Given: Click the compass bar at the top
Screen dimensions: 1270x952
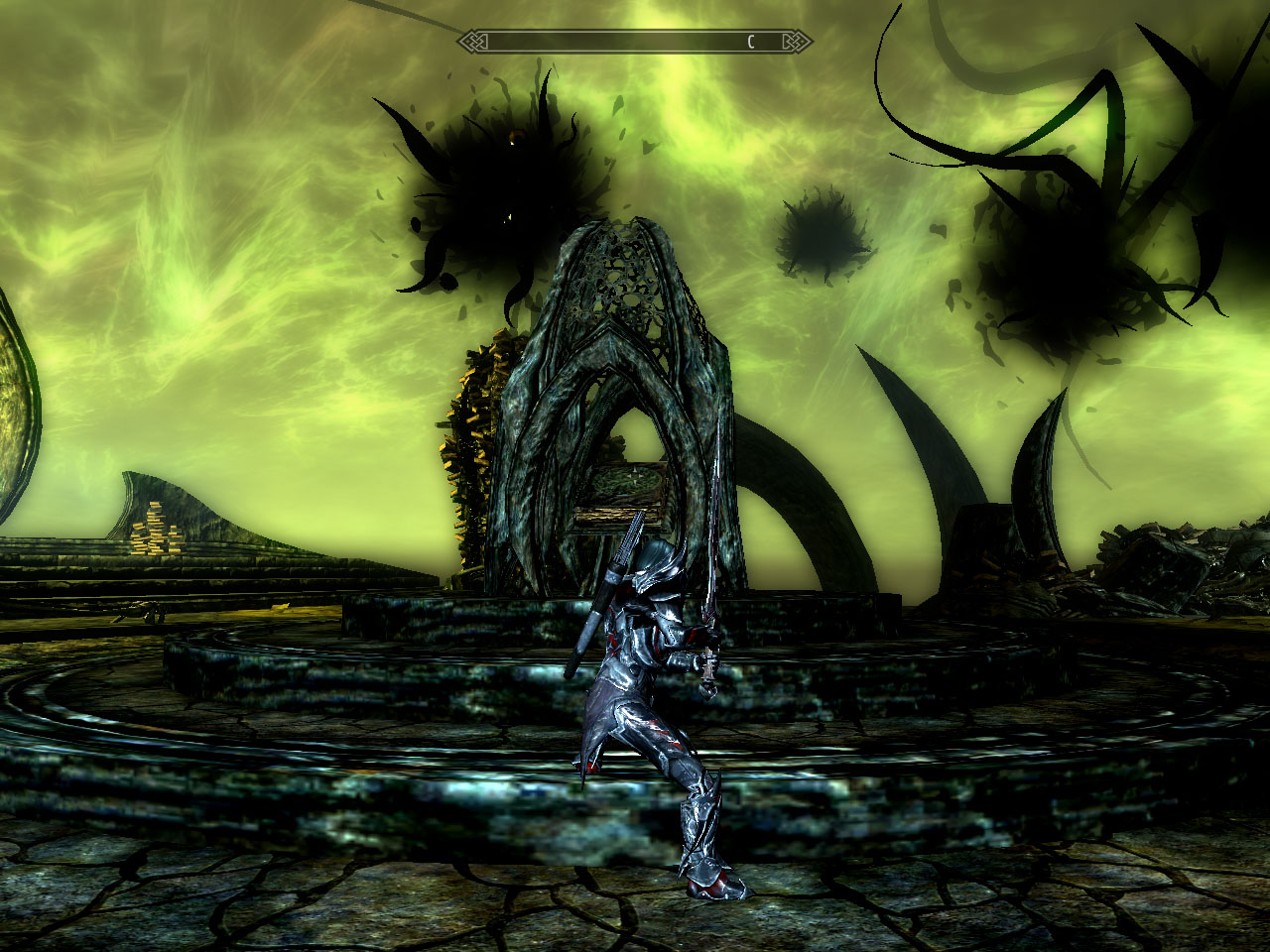Looking at the screenshot, I should tap(635, 42).
